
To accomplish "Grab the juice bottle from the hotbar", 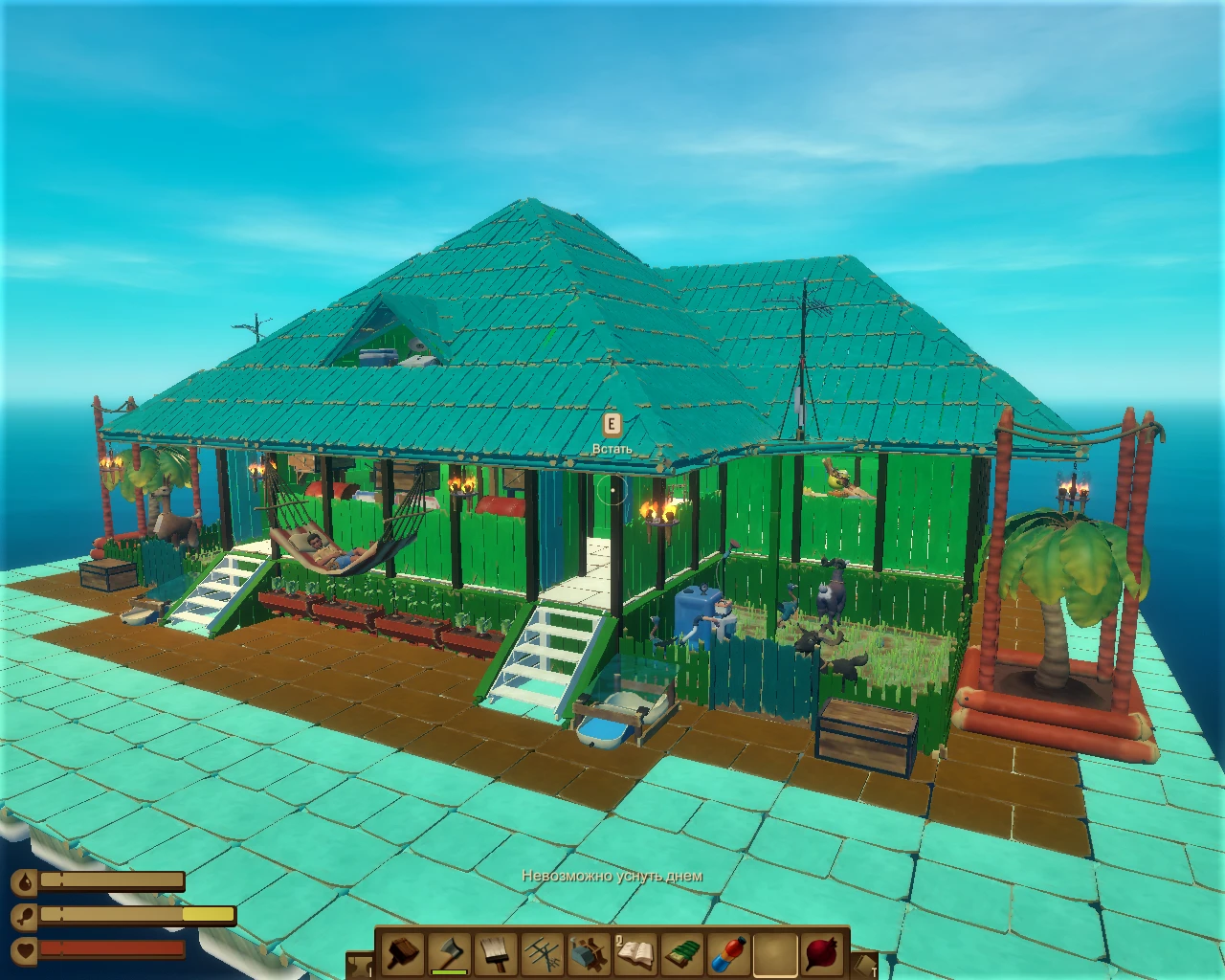I will pyautogui.click(x=728, y=955).
